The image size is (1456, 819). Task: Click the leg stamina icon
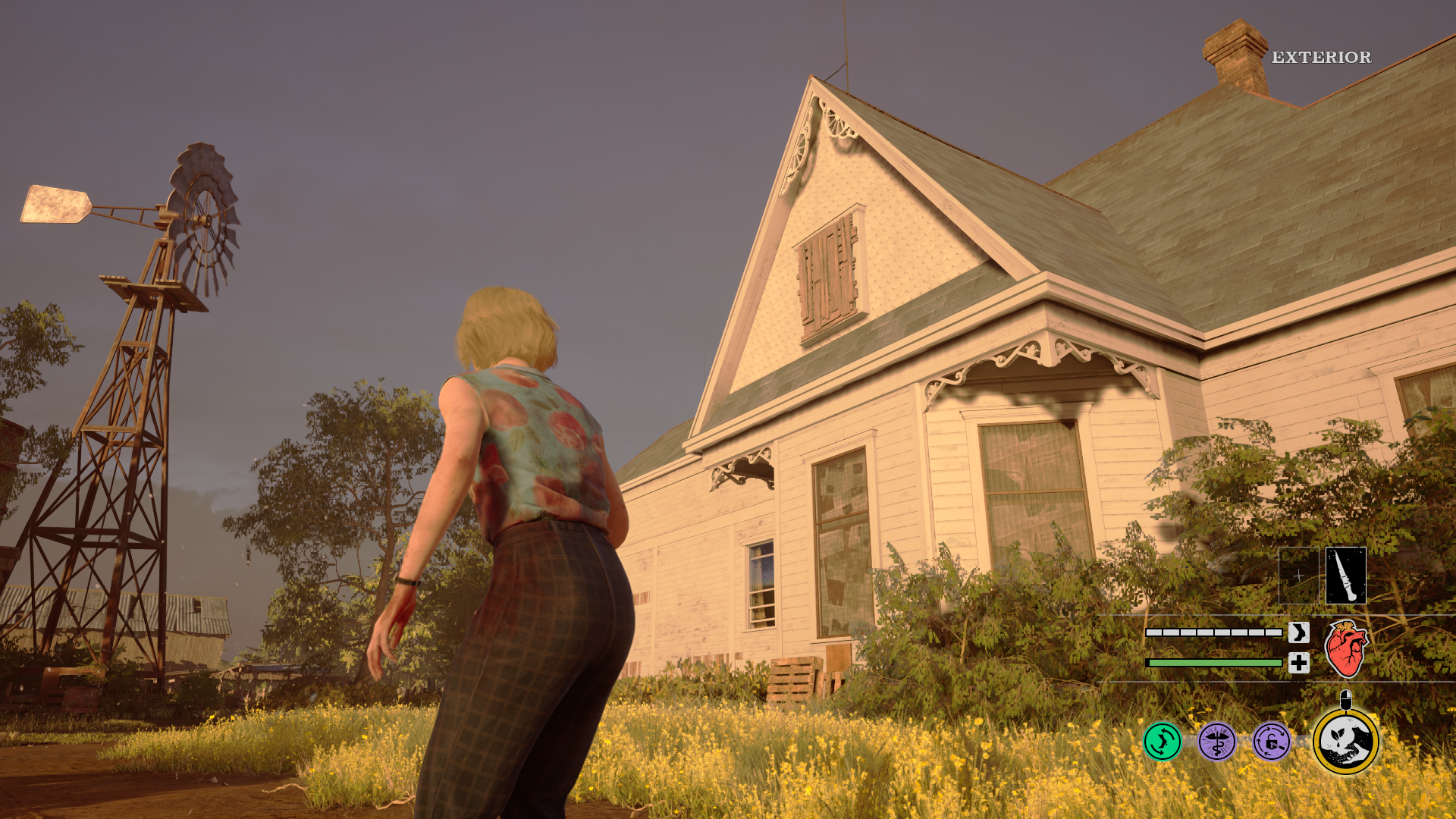tap(1299, 632)
